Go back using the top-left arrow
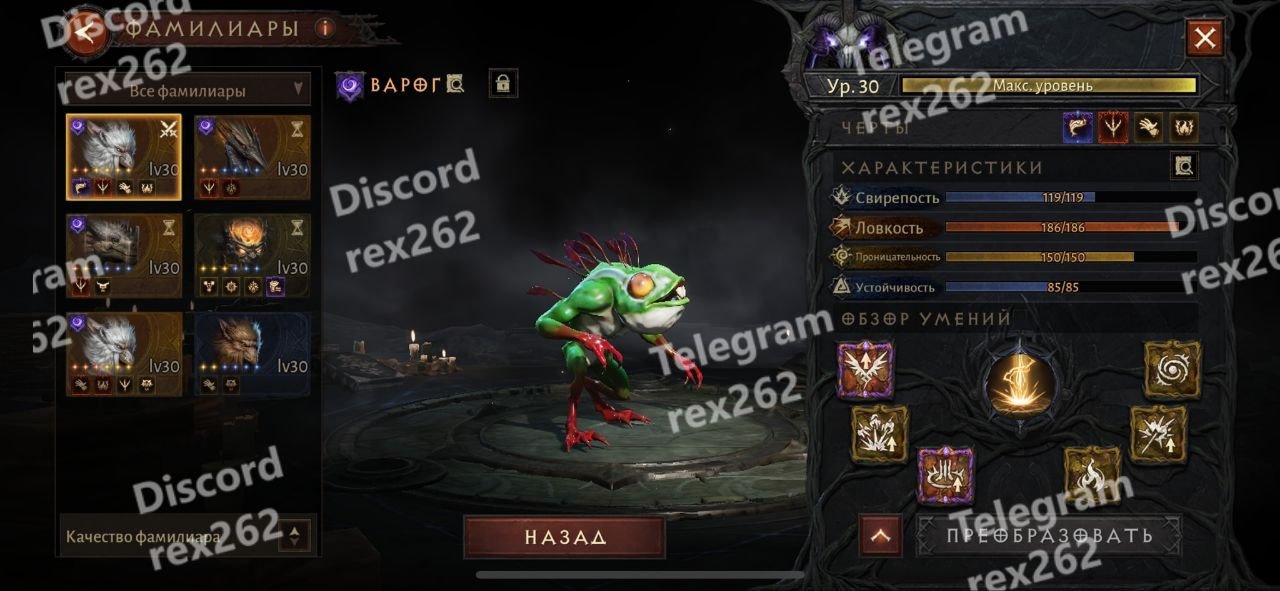 (x=87, y=31)
